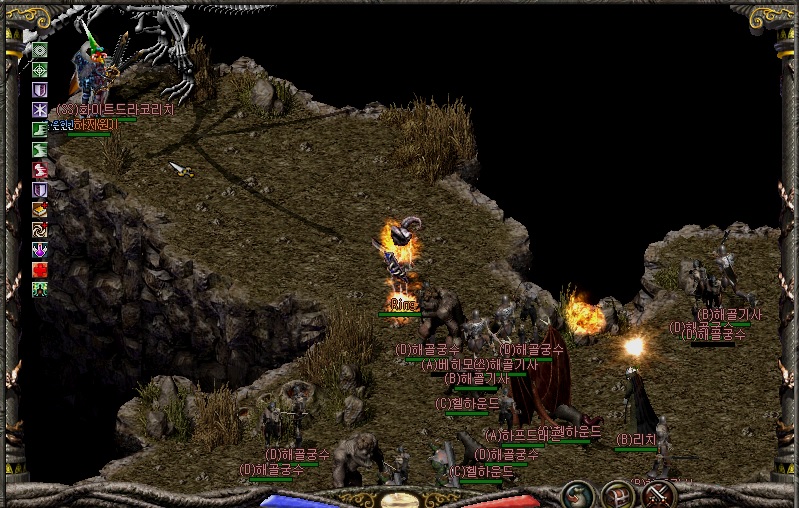Toggle the crossed swords combat button
Screen dimensions: 799x508
coord(659,494)
